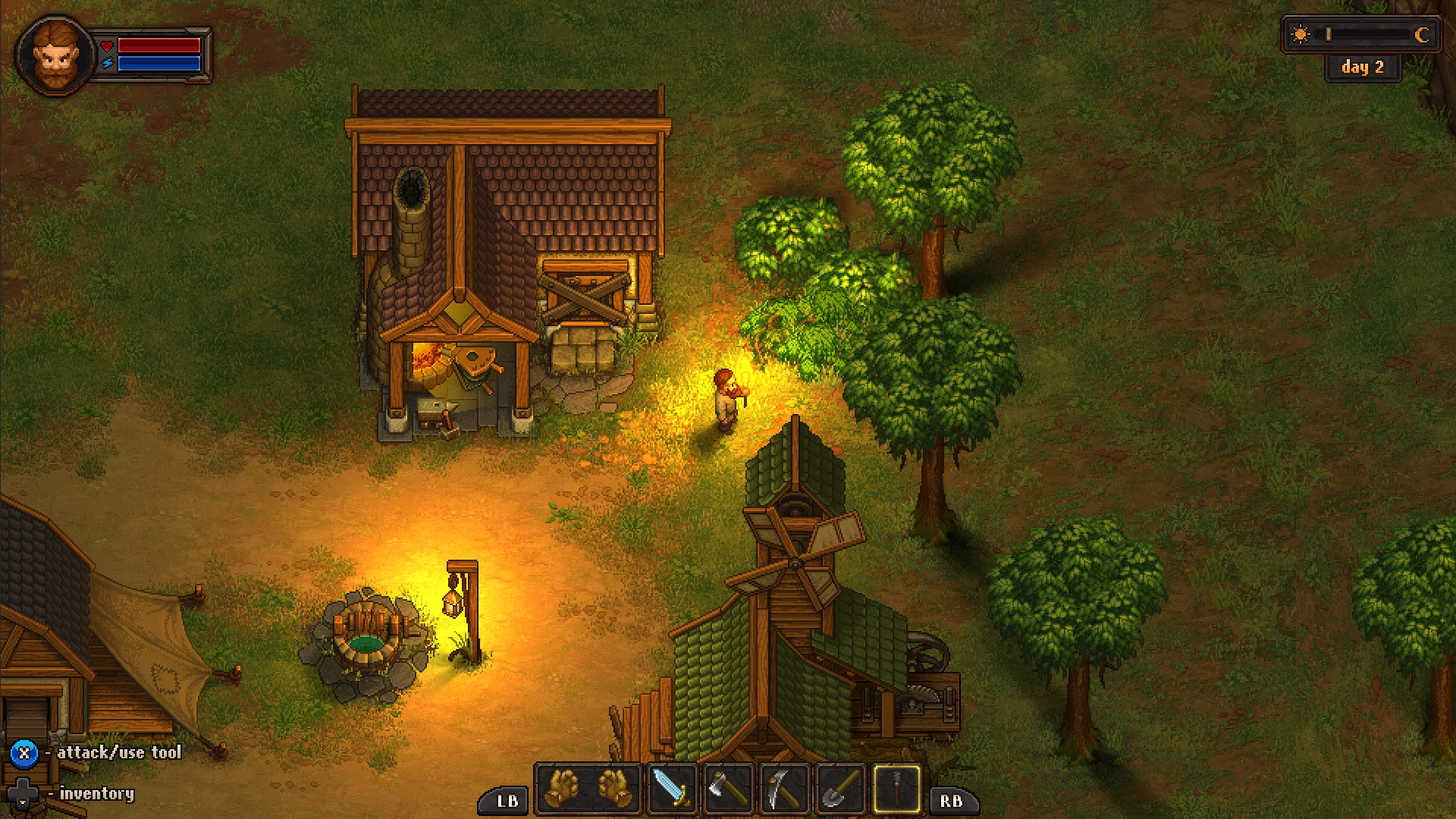Viewport: 1456px width, 819px height.
Task: Click the moon icon on the daytime bar
Action: pyautogui.click(x=1422, y=34)
